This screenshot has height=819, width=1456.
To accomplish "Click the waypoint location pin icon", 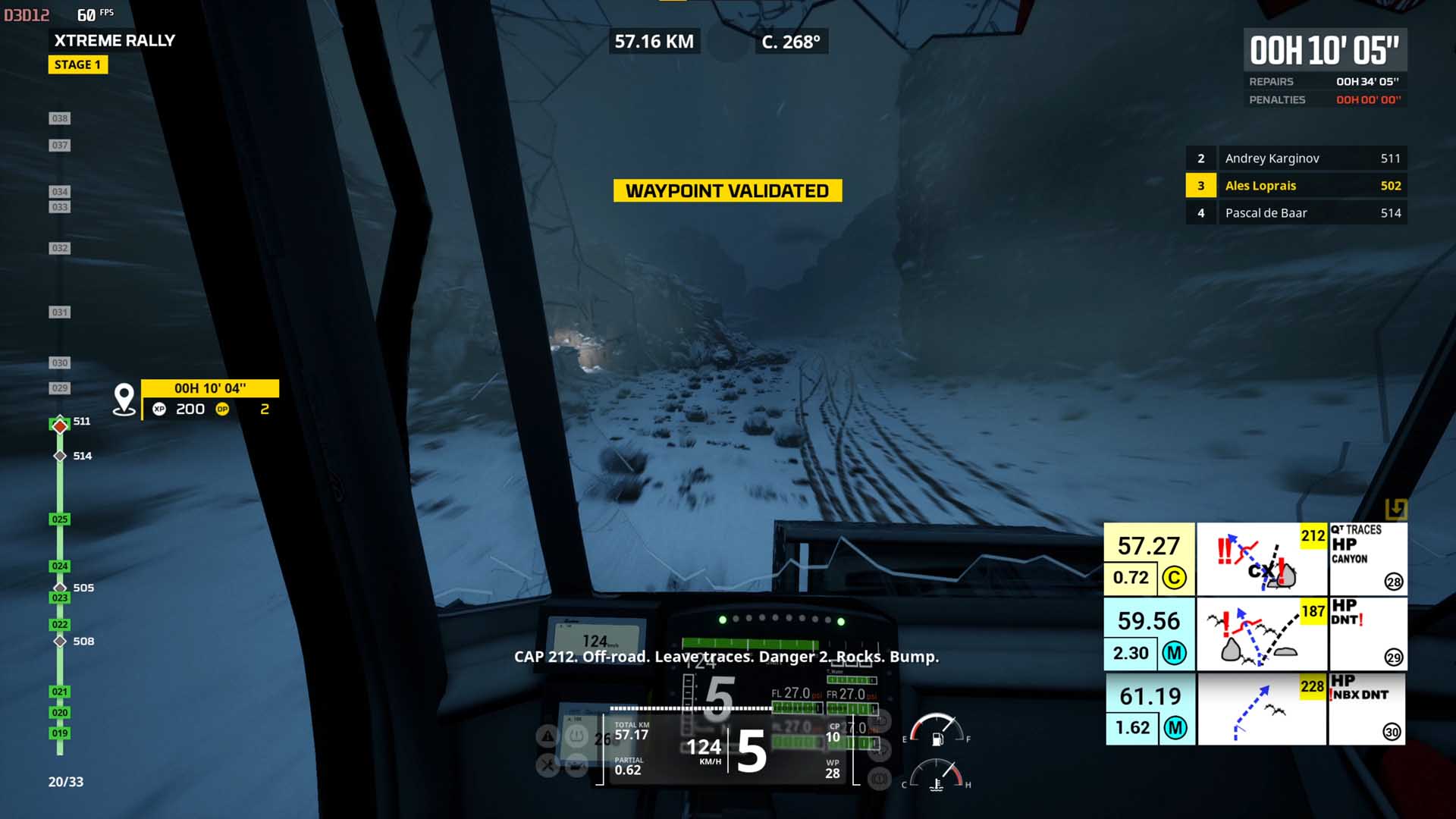I will point(124,399).
